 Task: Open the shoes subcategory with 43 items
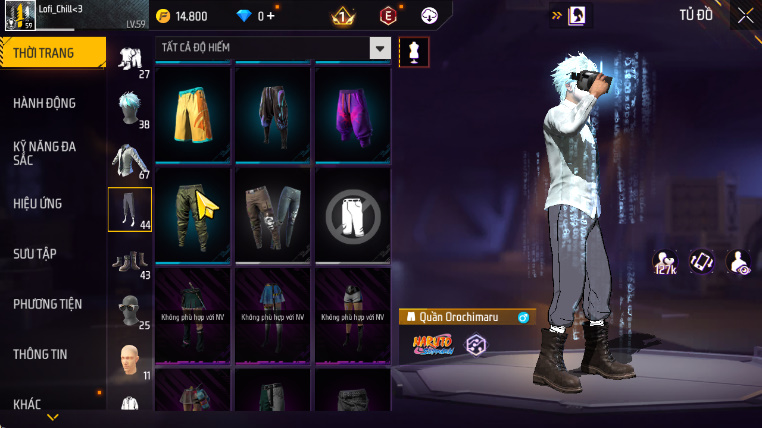pyautogui.click(x=129, y=260)
